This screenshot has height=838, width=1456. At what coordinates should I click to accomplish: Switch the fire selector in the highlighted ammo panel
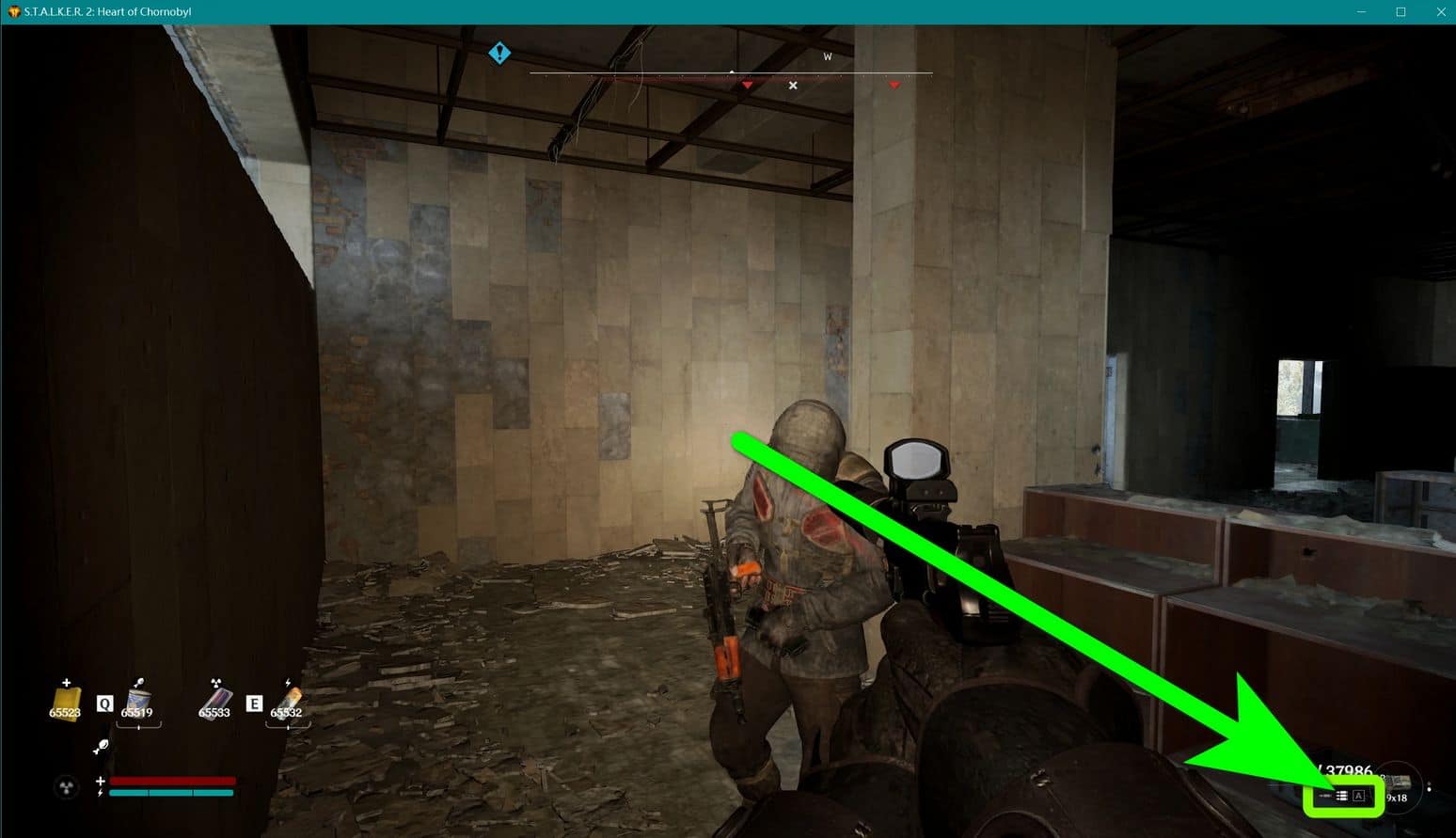1342,796
